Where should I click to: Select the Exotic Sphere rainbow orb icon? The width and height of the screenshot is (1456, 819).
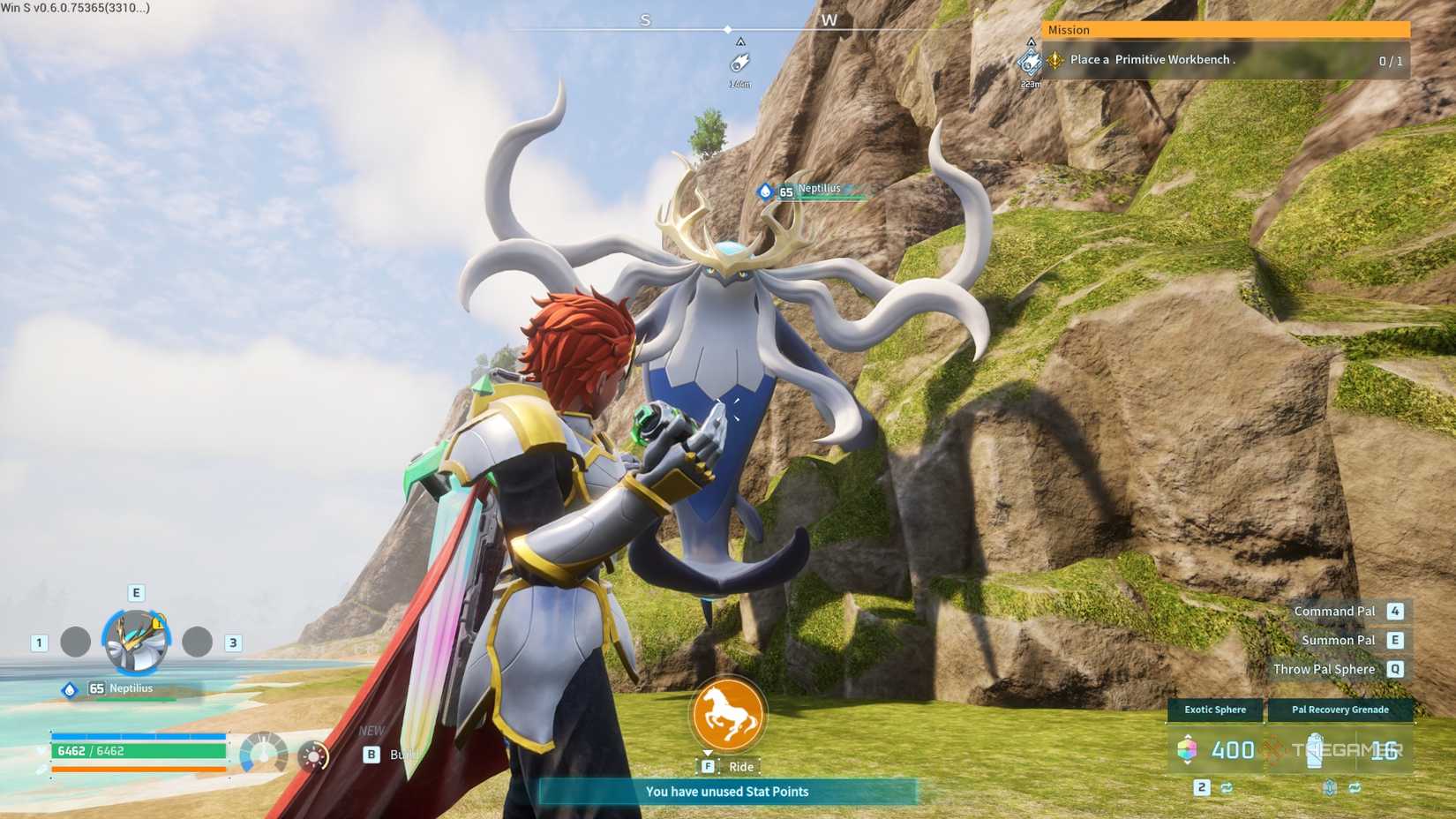tap(1188, 748)
